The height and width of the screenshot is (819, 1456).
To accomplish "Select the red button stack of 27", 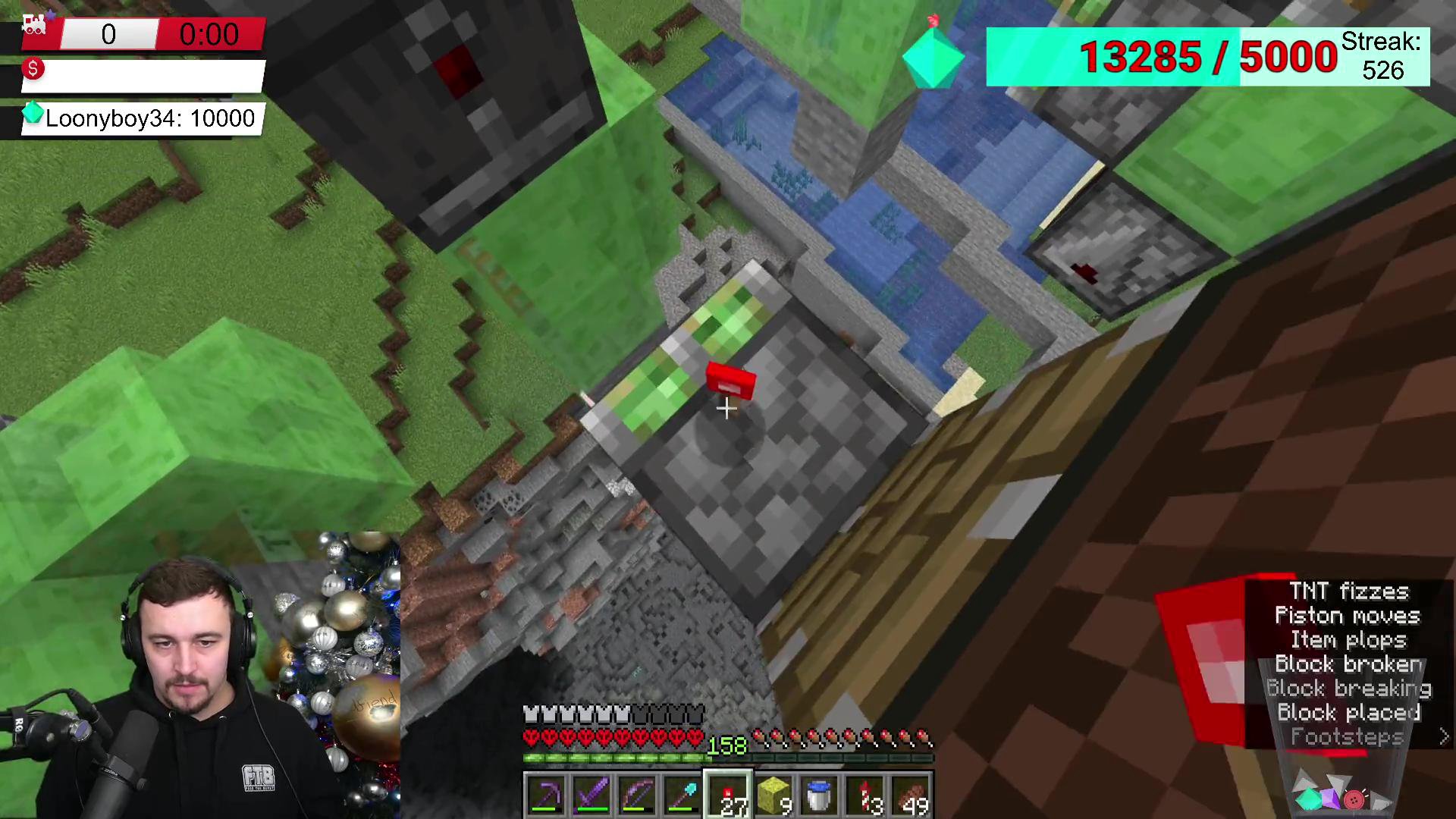I will pos(728,795).
